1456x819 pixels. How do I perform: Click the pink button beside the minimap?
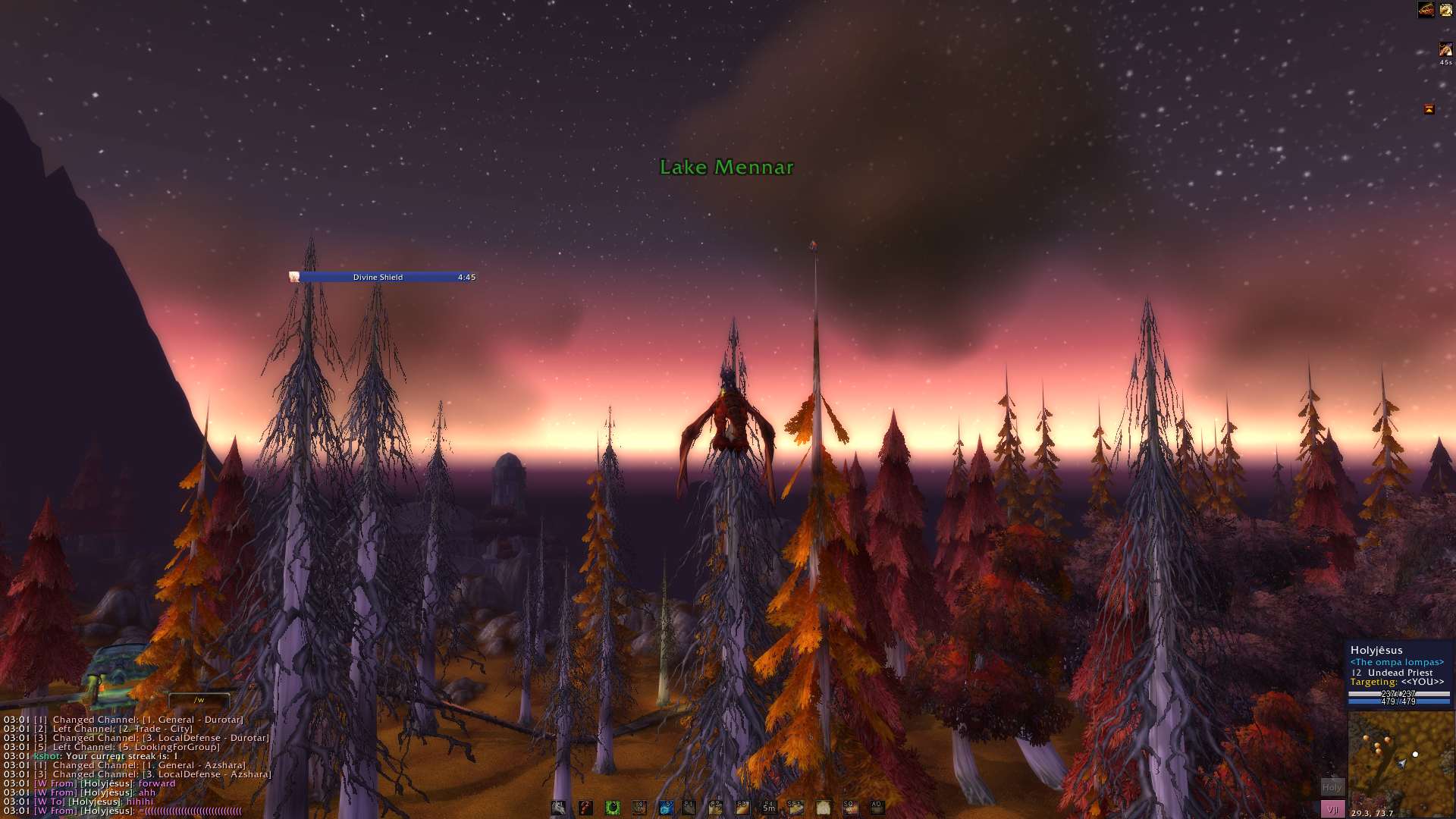[1332, 809]
